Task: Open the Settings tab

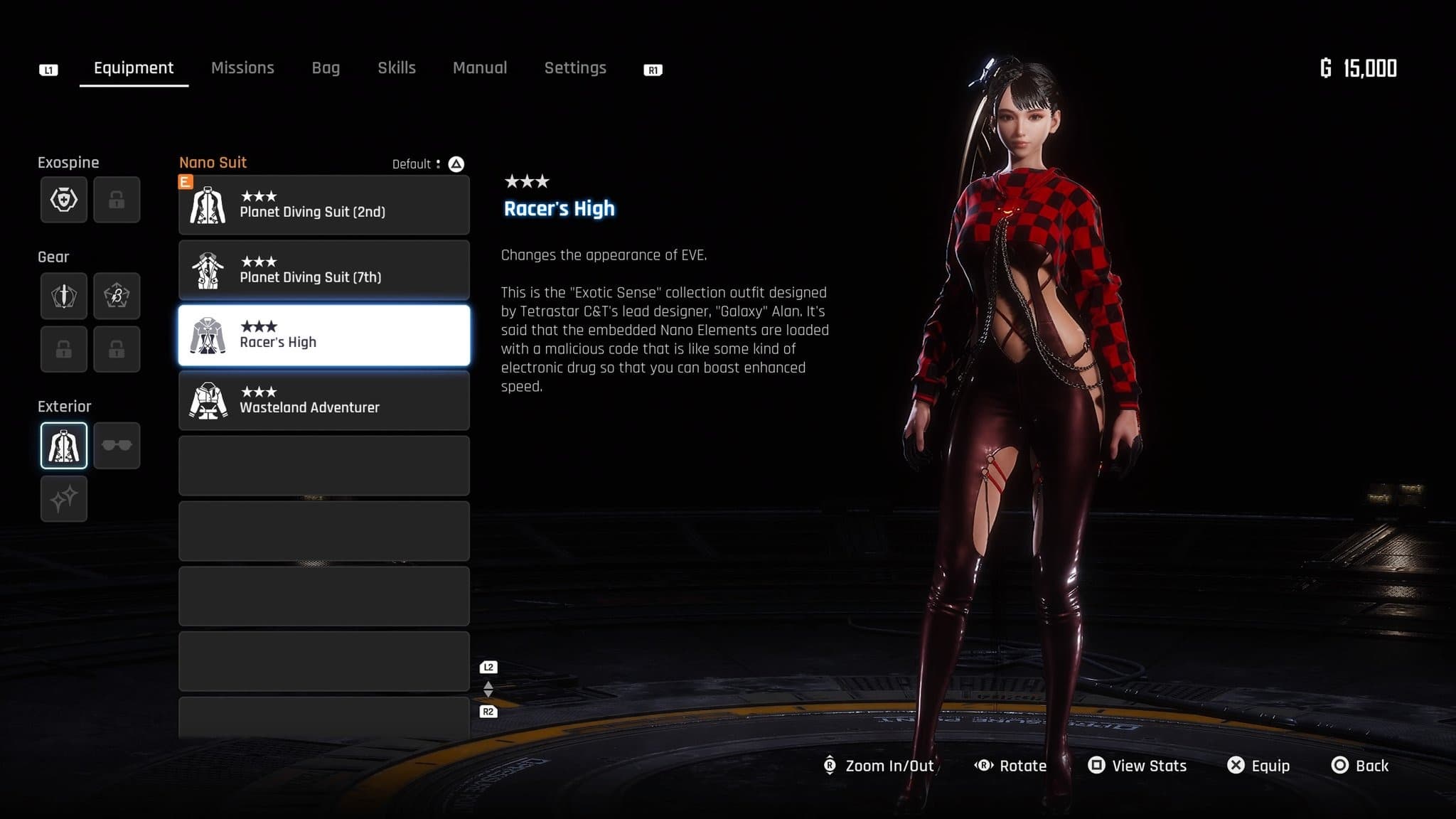Action: [575, 68]
